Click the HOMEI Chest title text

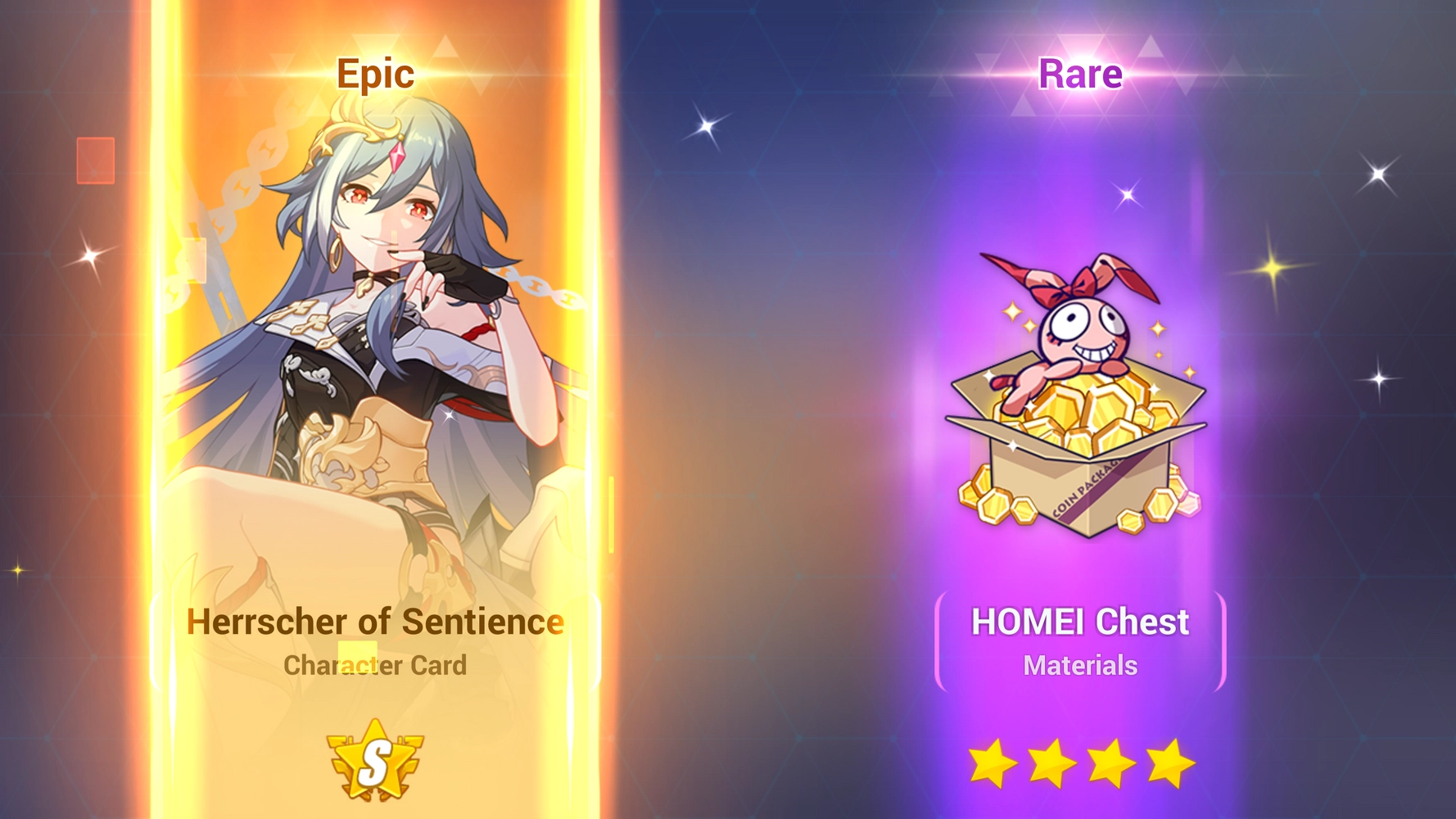1079,623
